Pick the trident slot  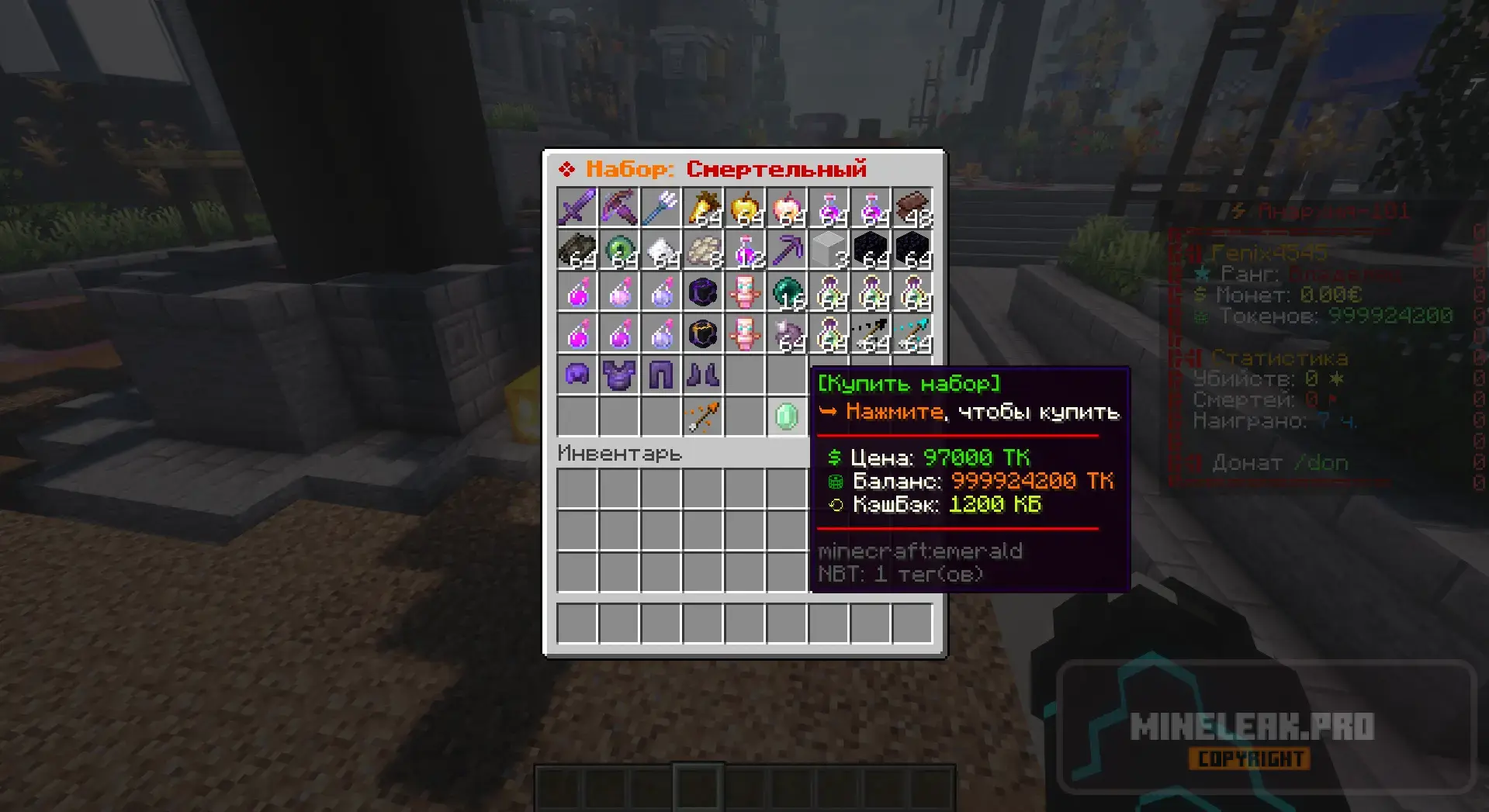(660, 208)
